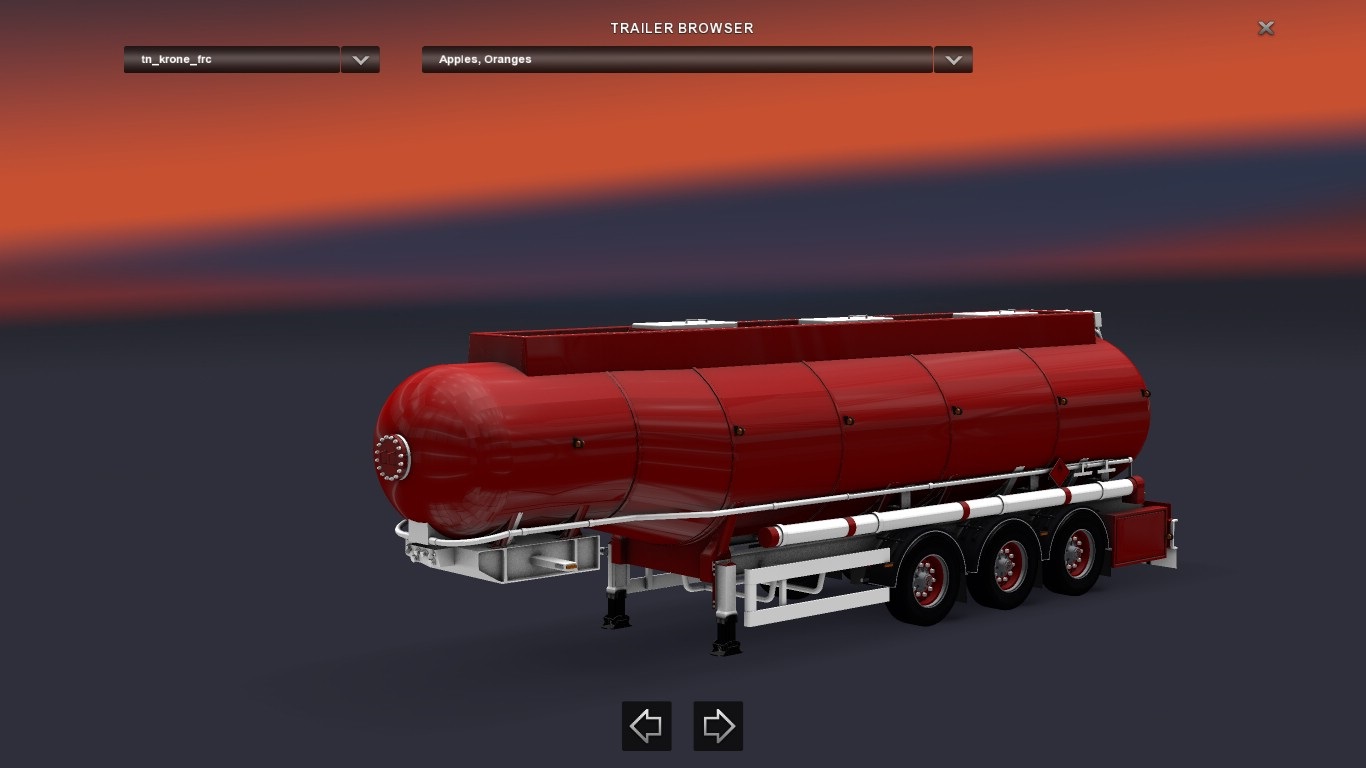
Task: Show the previous trailer with left arrow
Action: (x=647, y=726)
